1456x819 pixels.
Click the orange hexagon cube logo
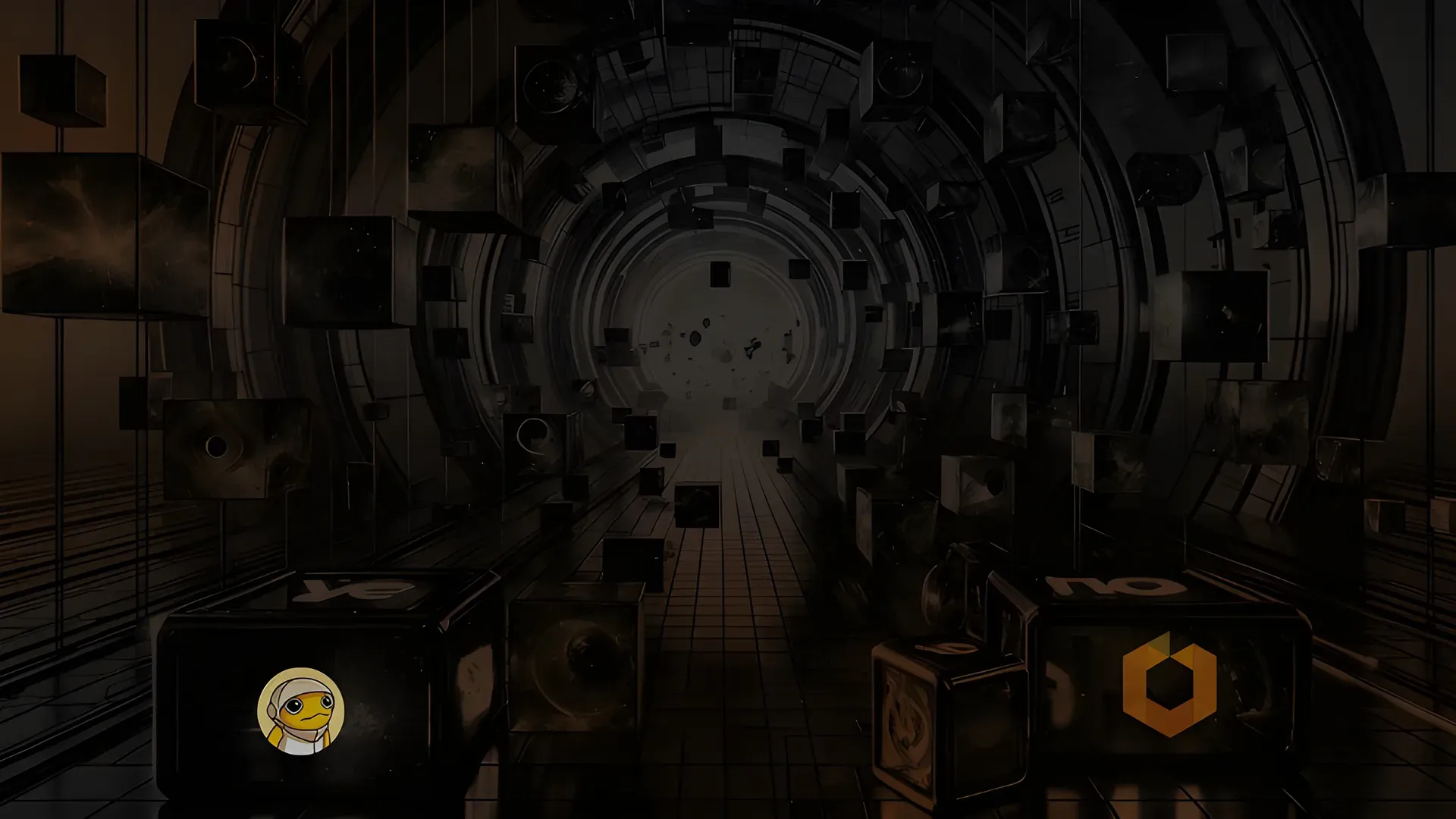click(1169, 685)
